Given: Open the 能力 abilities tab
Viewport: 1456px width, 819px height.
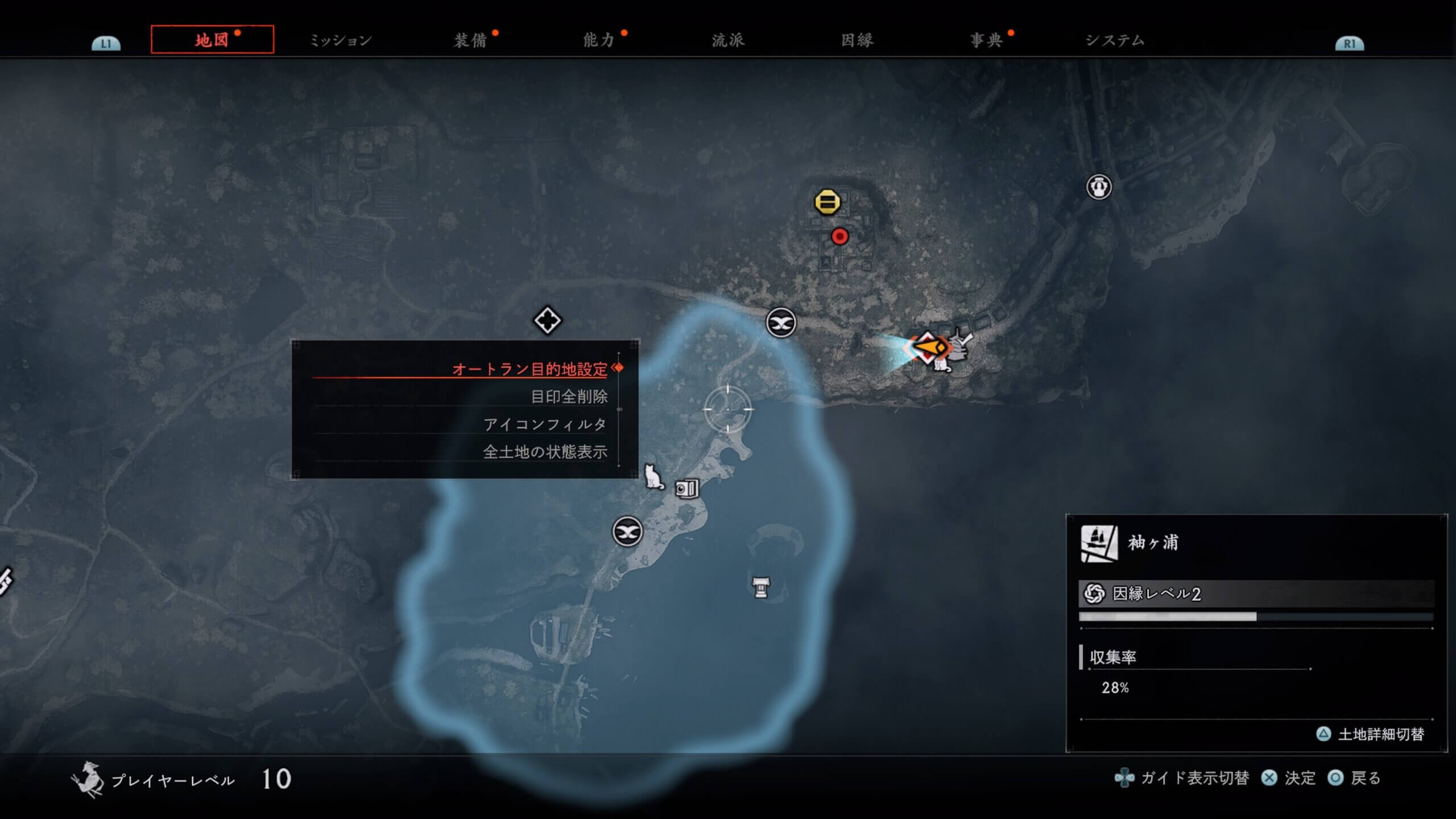Looking at the screenshot, I should (599, 40).
